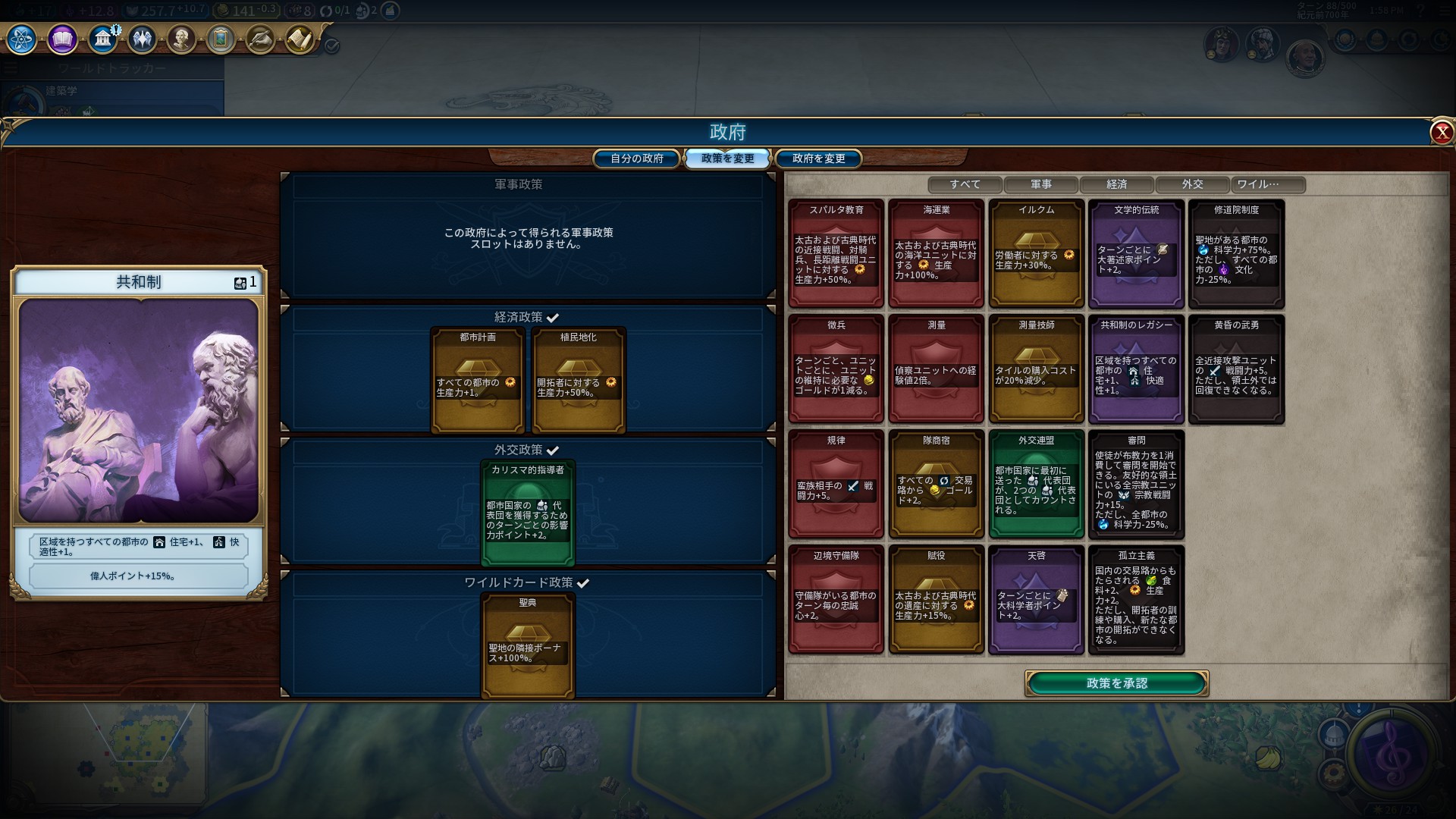This screenshot has height=819, width=1456.
Task: Filter the list to 経済 policies
Action: pos(1116,184)
